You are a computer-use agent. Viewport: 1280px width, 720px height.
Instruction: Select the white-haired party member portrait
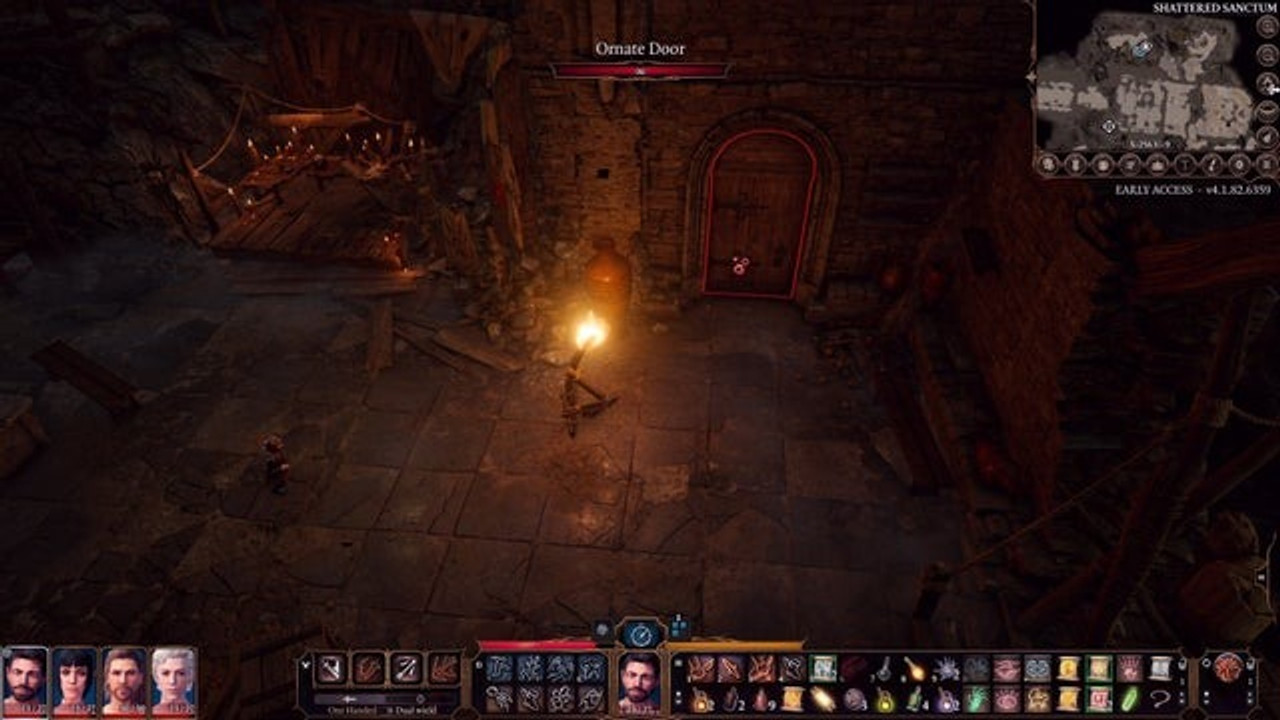click(174, 679)
